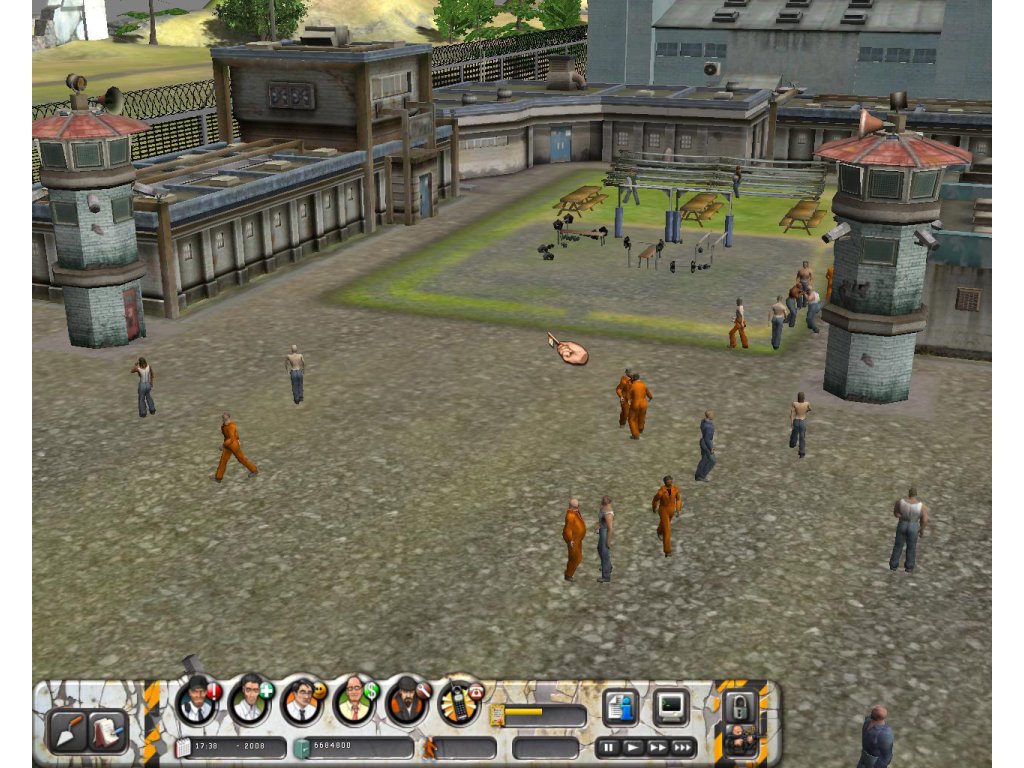Select the morale advisor with smiley face
This screenshot has height=768, width=1024.
coord(301,701)
